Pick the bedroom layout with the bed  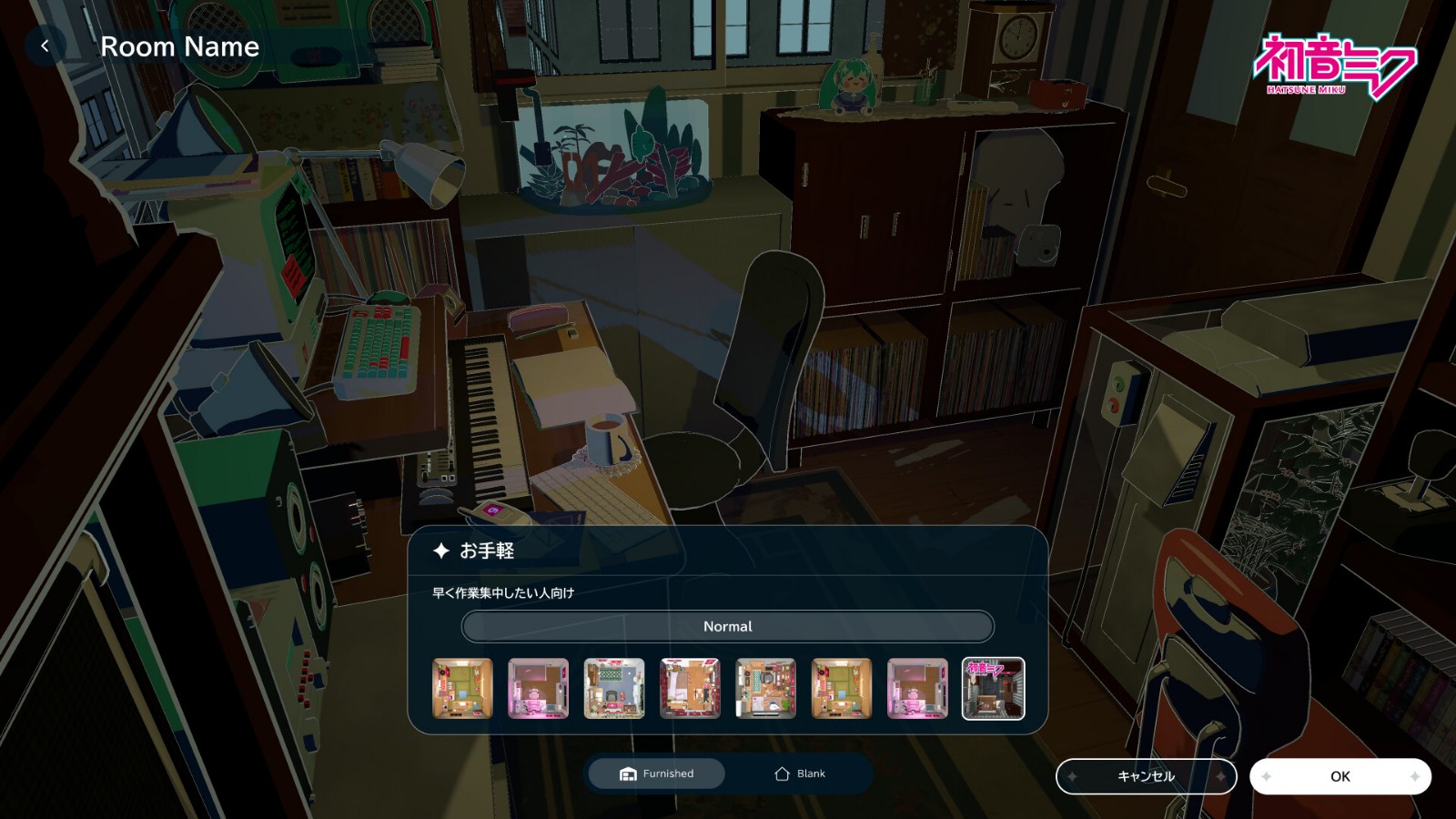click(x=690, y=689)
